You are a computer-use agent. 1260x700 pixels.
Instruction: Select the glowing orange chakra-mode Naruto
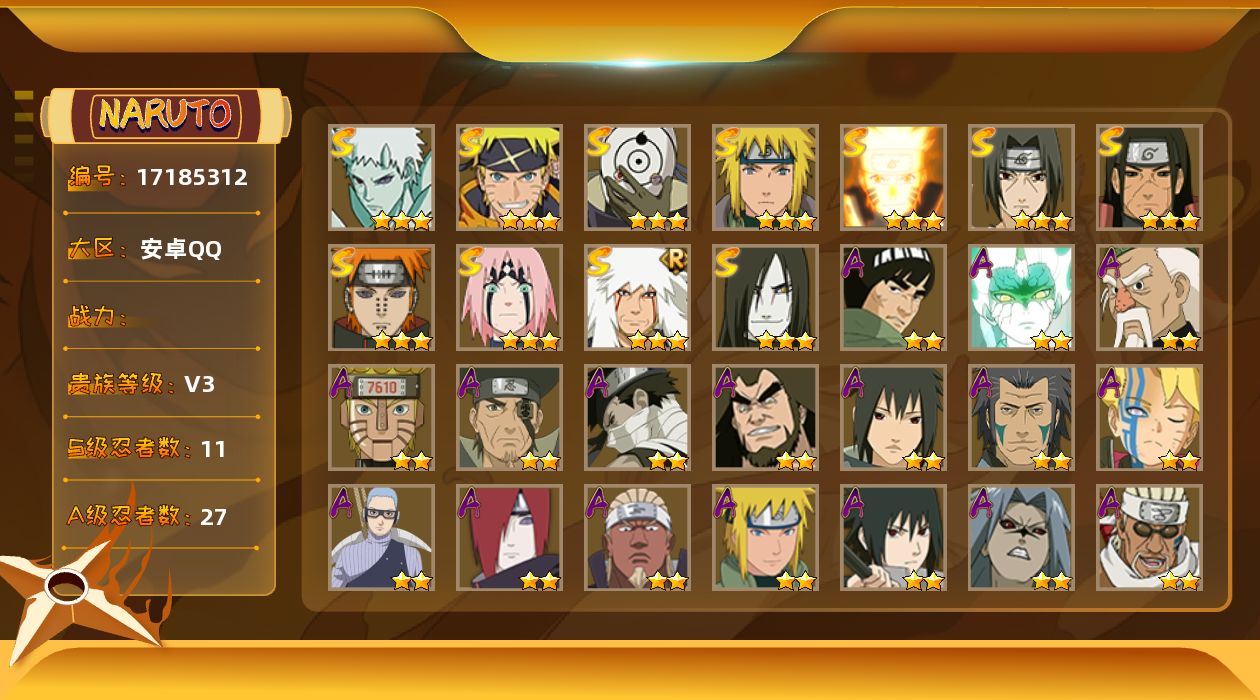point(893,178)
